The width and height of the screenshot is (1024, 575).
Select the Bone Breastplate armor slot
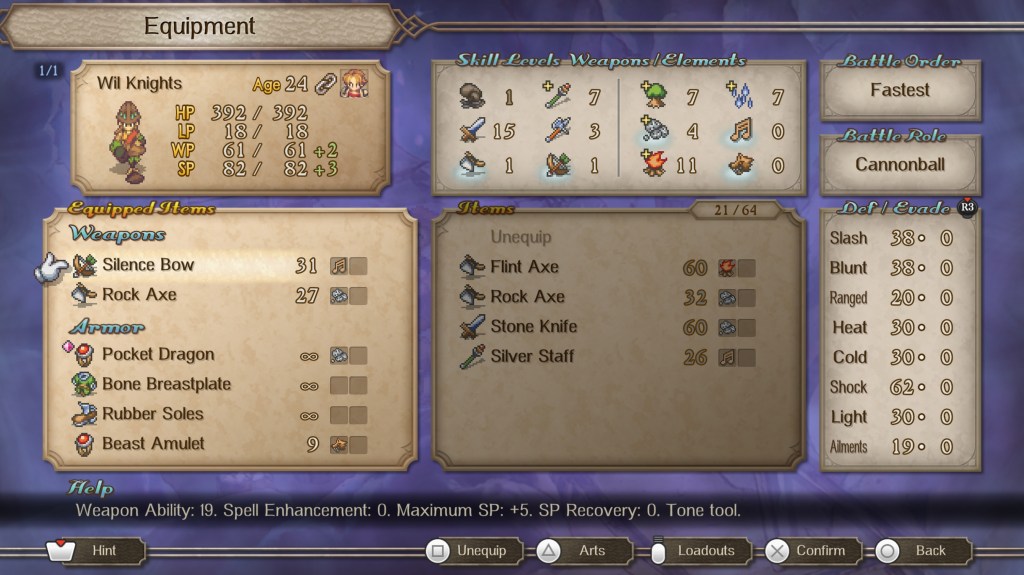click(166, 384)
